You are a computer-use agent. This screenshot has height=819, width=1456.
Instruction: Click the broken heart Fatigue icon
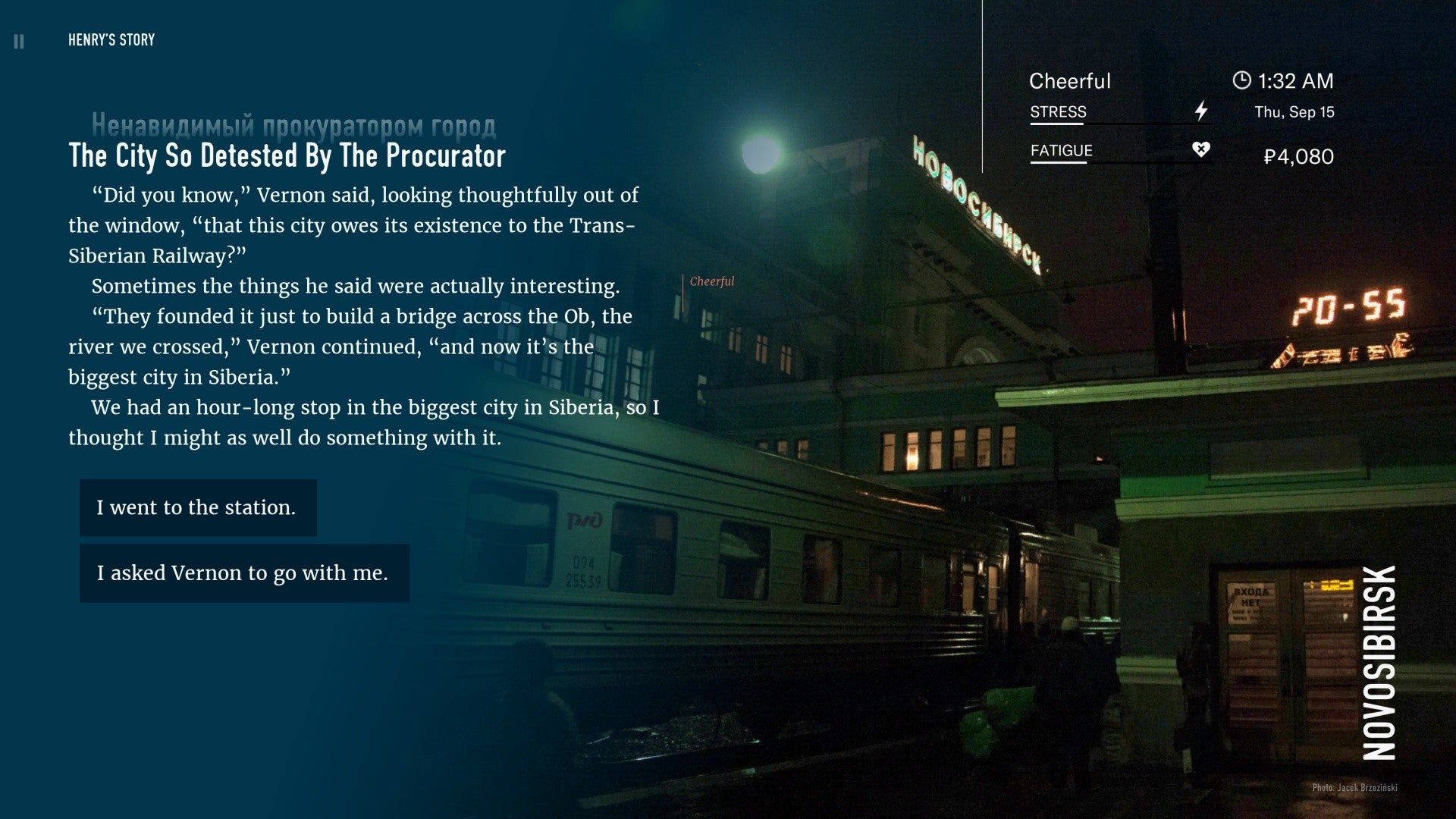point(1200,149)
